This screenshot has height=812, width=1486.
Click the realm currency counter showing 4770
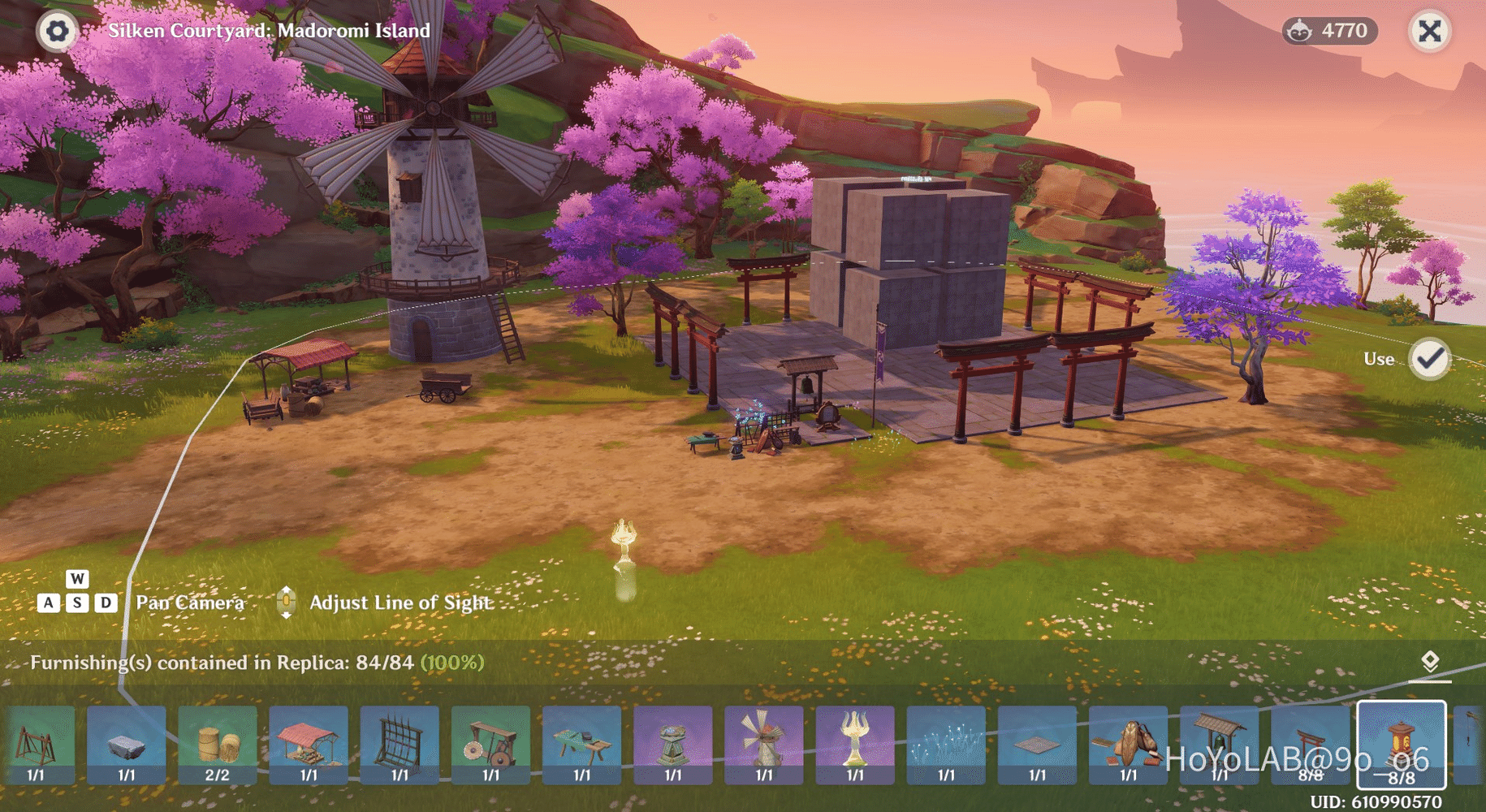click(x=1330, y=31)
